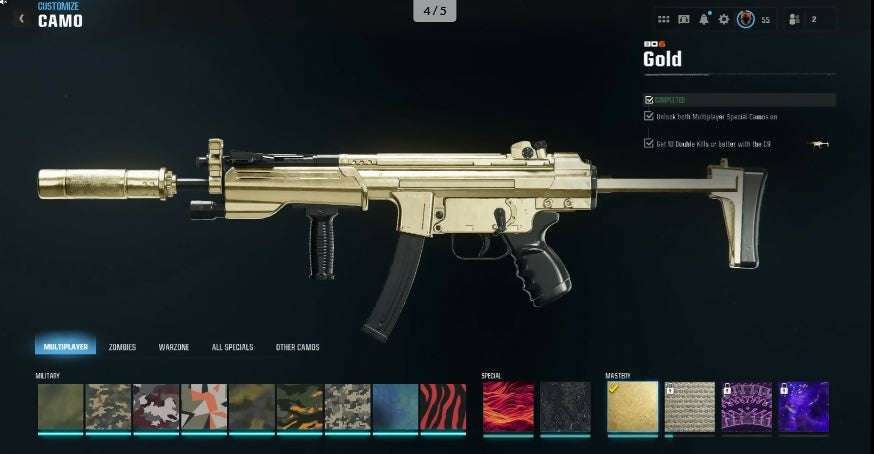This screenshot has height=454, width=874.
Task: Open the player profile emblem
Action: (x=745, y=19)
